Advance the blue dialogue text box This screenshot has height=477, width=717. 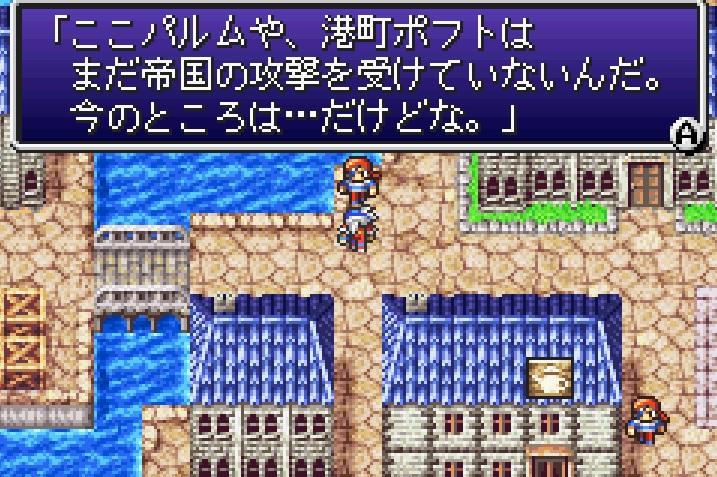tap(685, 136)
